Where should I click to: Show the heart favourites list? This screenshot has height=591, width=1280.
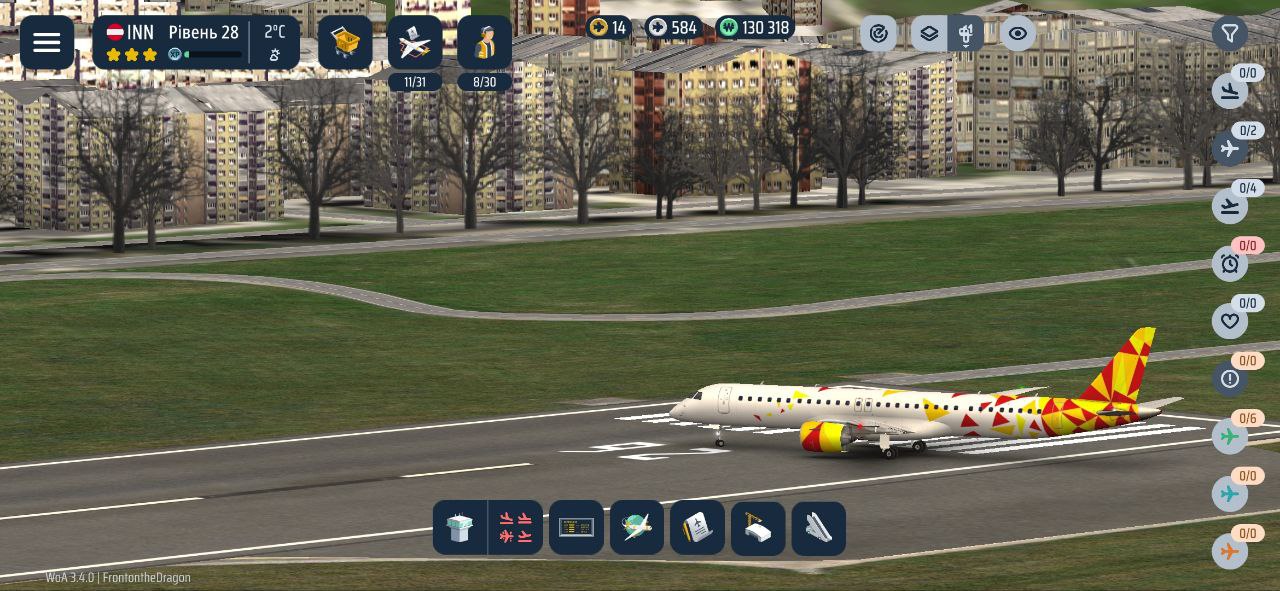[1230, 322]
